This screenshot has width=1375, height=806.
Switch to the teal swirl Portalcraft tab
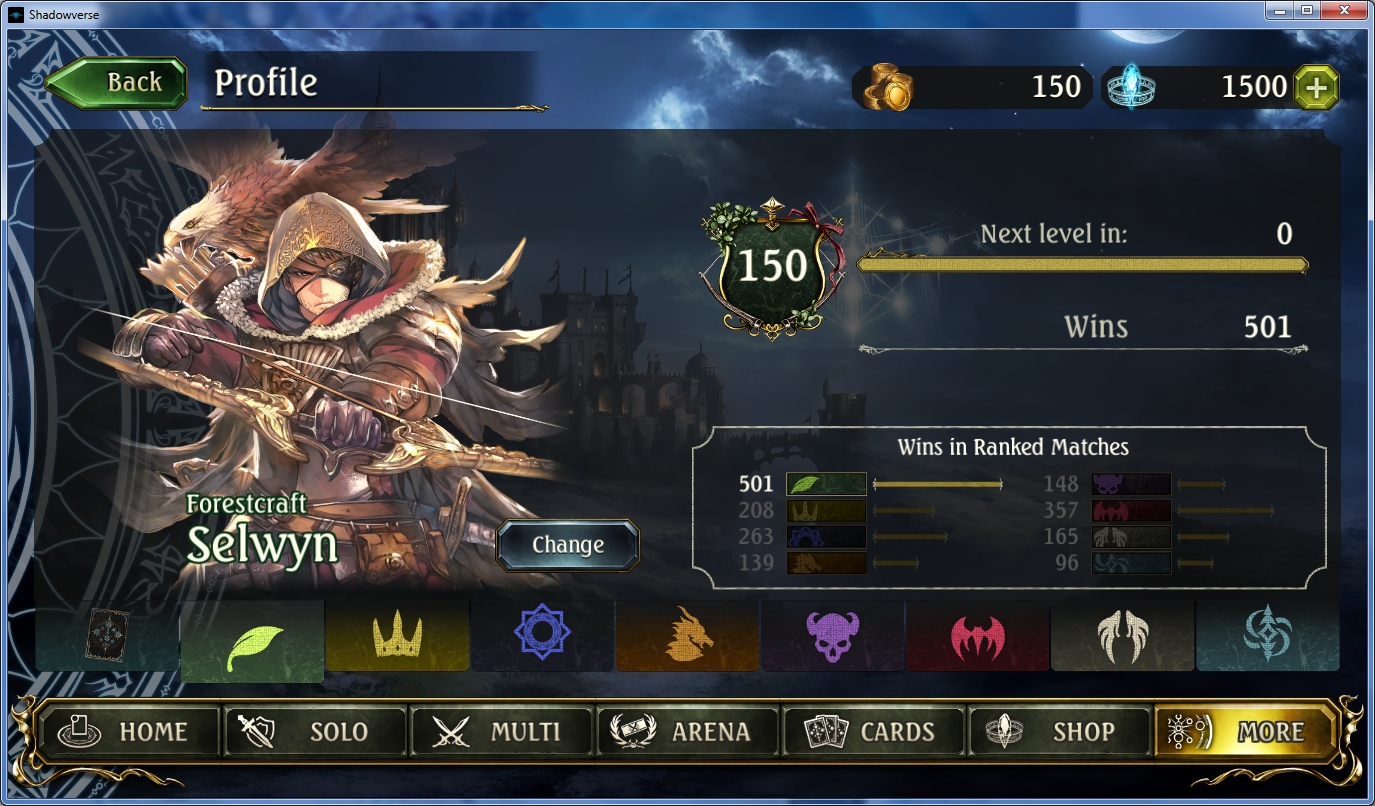coord(1267,636)
